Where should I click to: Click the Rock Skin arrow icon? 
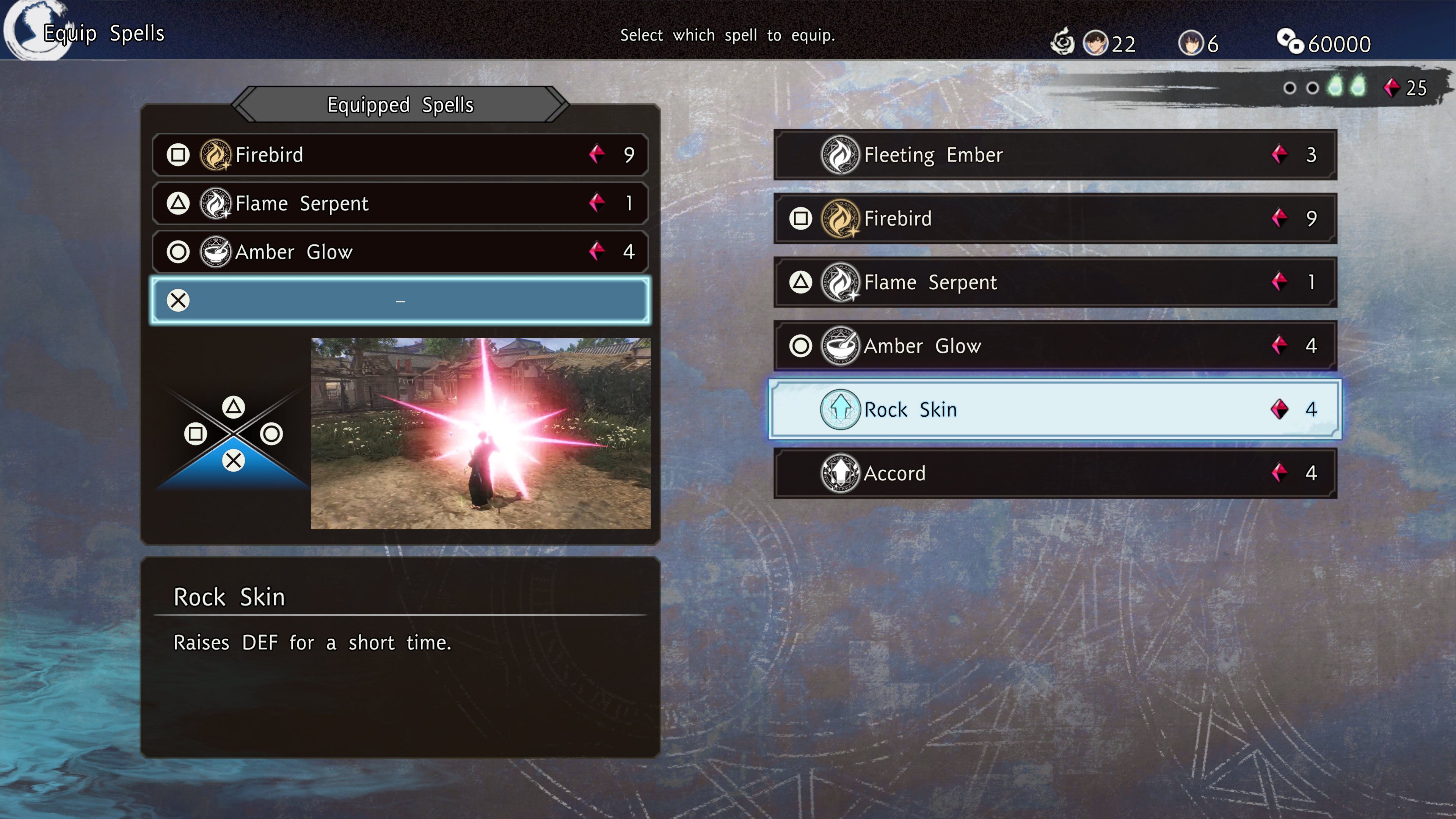click(840, 410)
